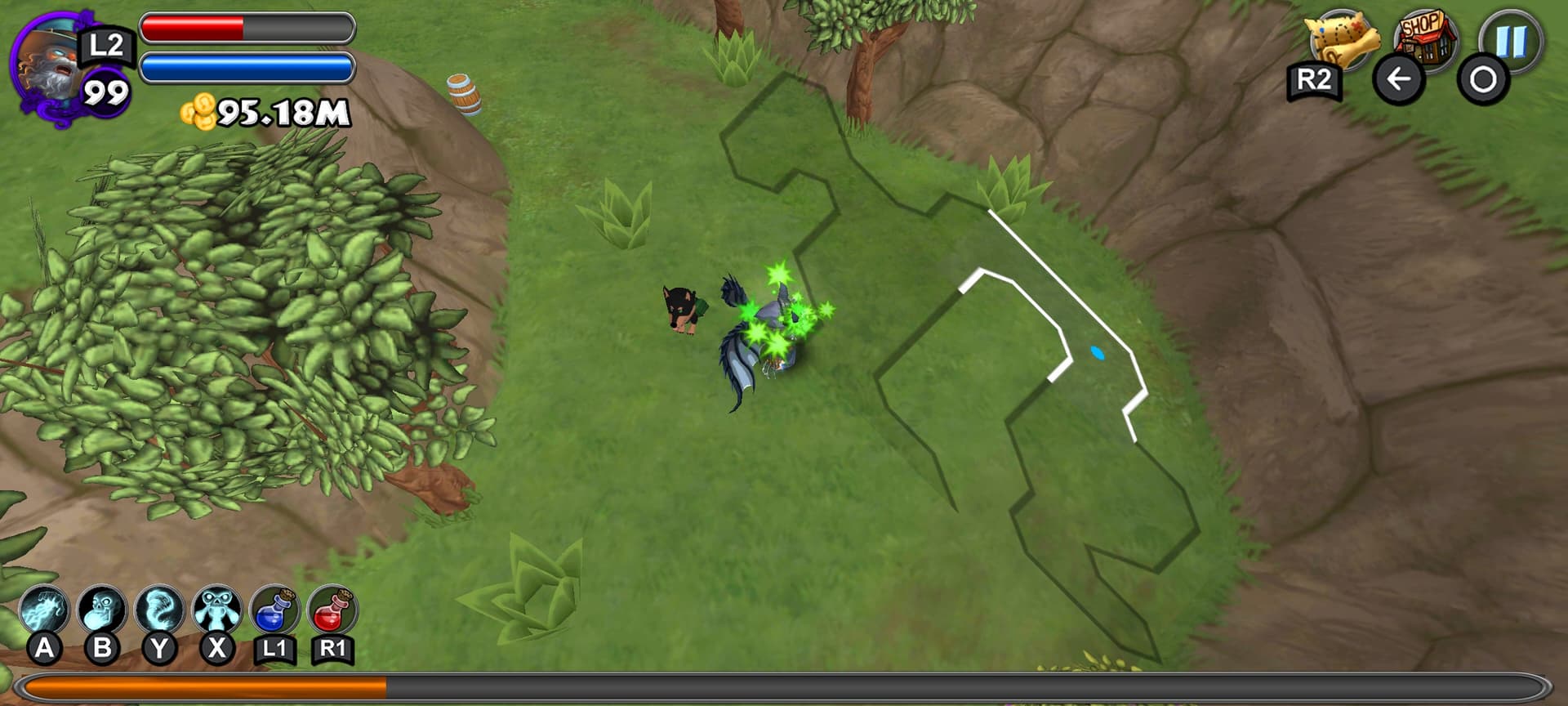Trigger the horned skull summon skill

[x=216, y=610]
